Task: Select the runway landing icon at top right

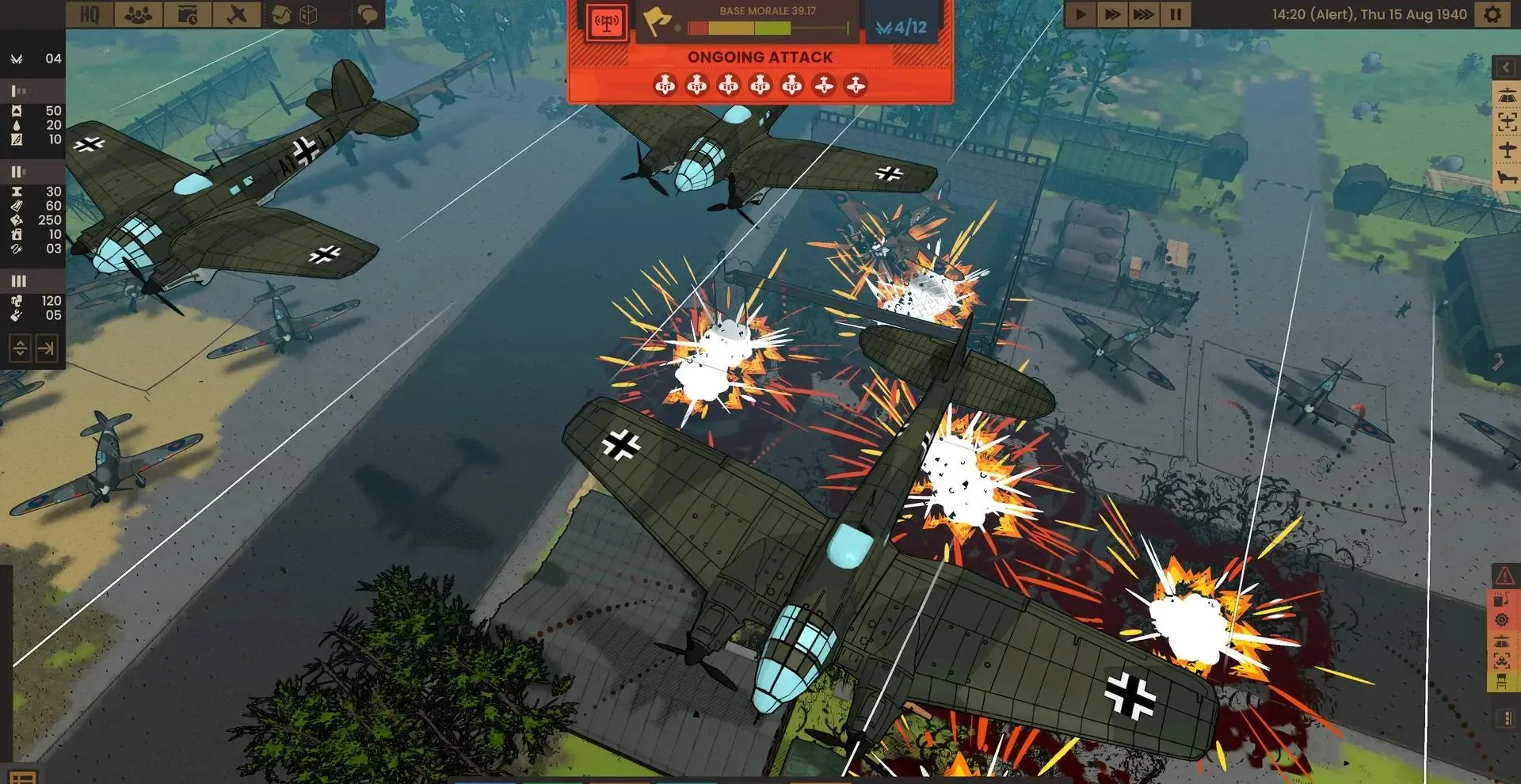Action: point(1506,96)
